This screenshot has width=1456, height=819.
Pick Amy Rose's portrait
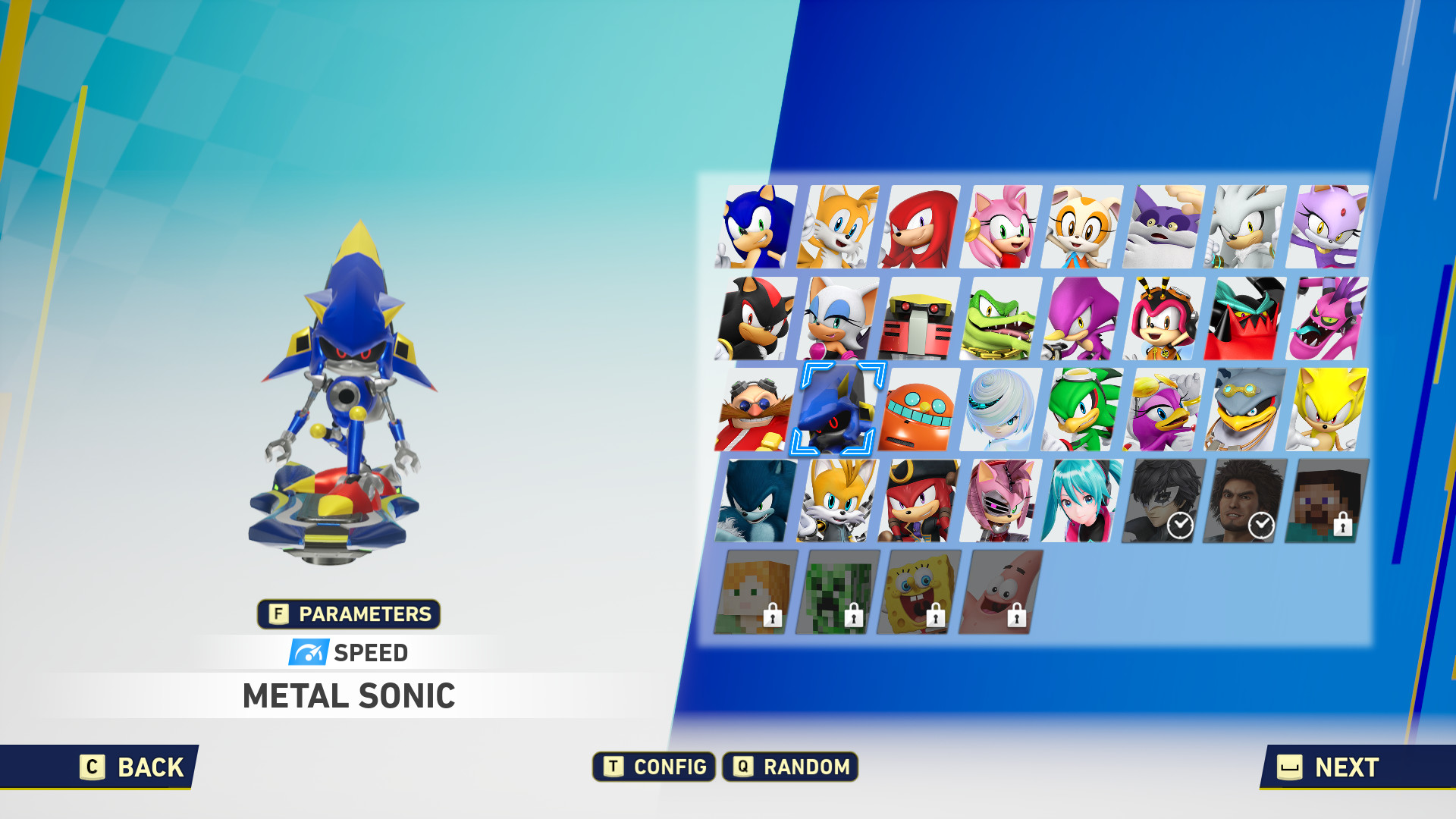click(x=1002, y=227)
